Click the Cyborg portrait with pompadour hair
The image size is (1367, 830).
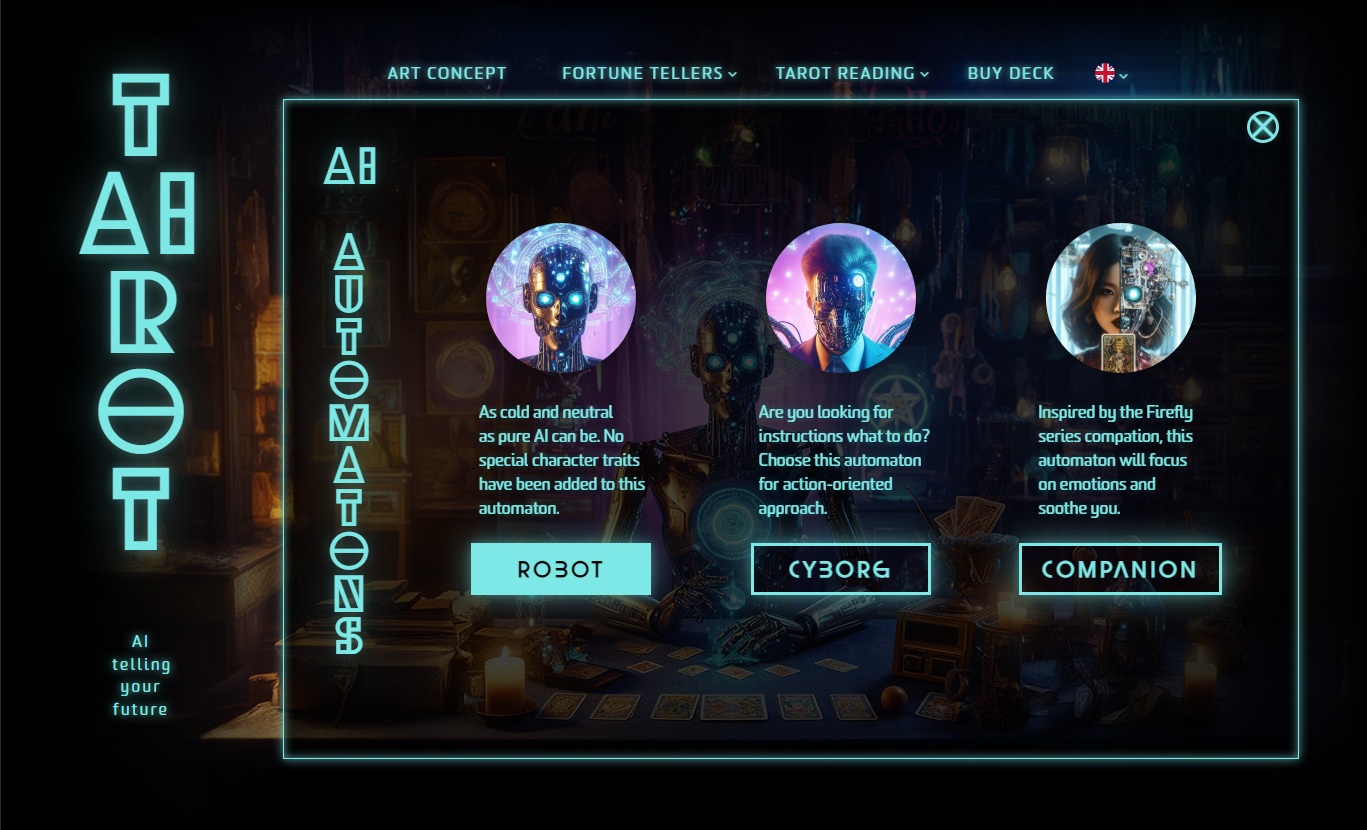point(840,297)
